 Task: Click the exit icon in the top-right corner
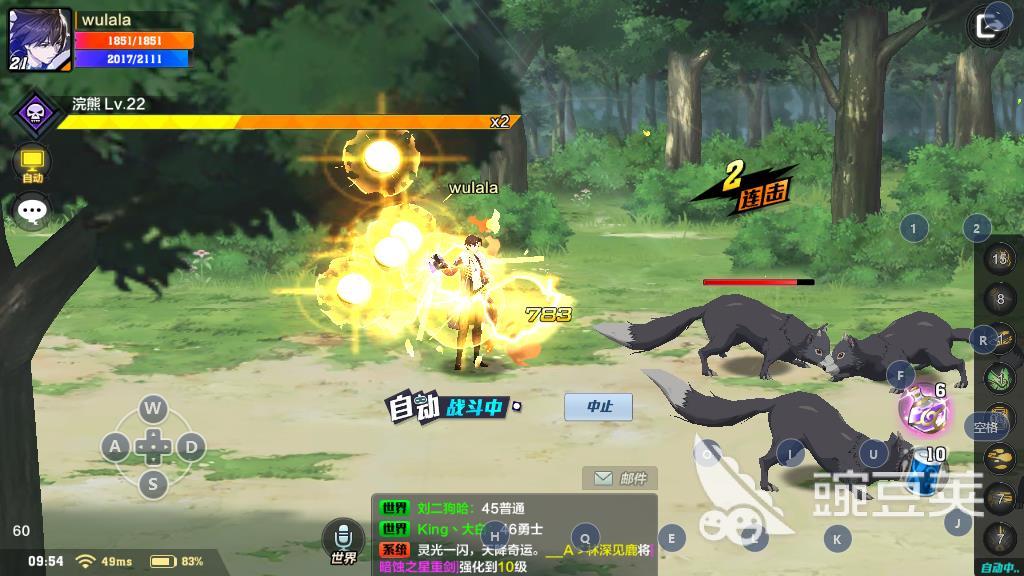point(990,26)
